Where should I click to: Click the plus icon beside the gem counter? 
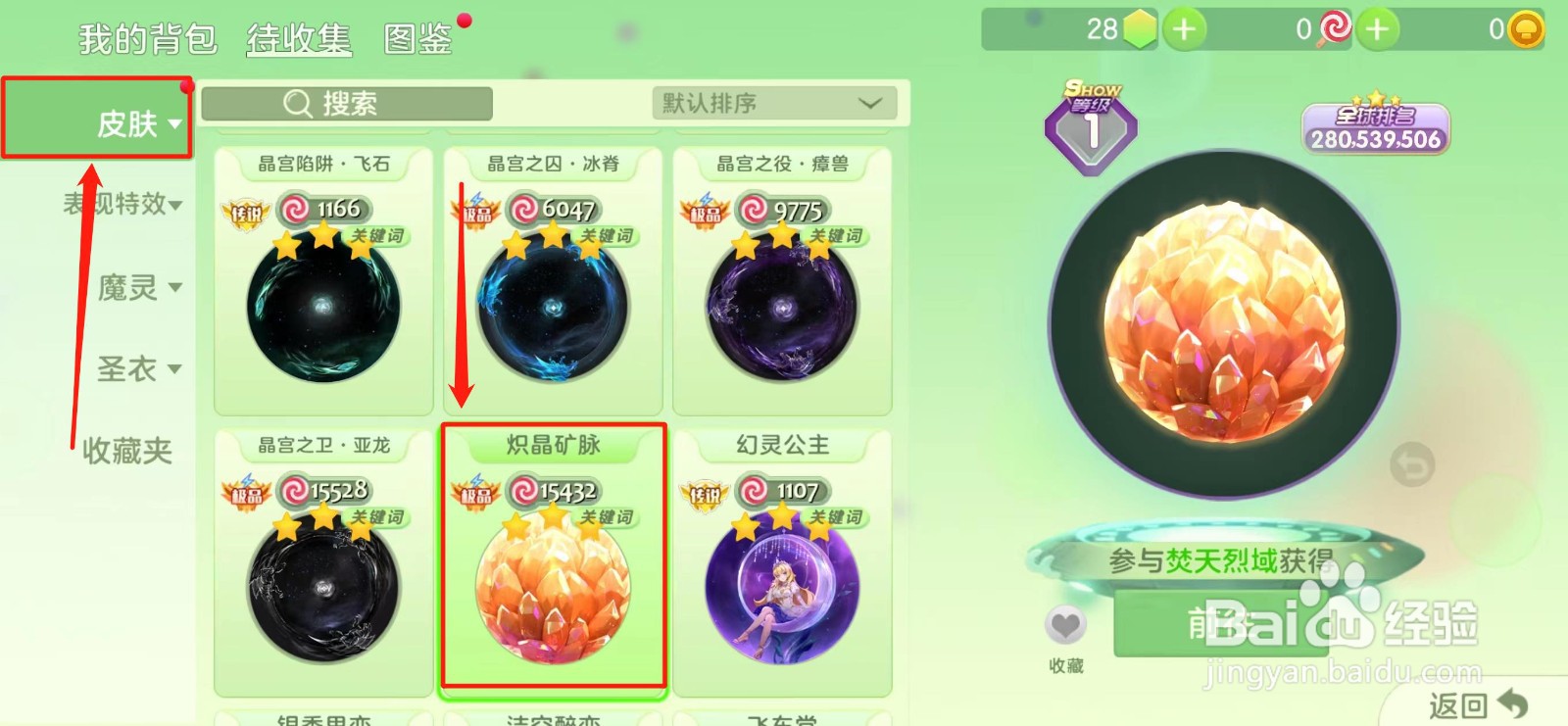tap(1183, 29)
